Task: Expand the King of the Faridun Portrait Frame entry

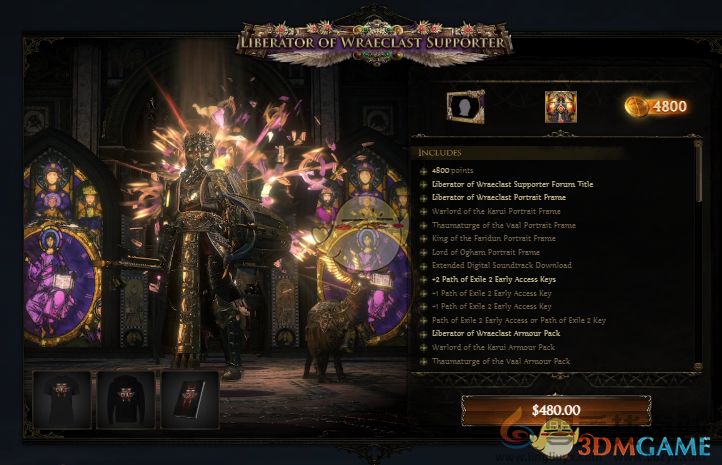Action: point(424,238)
